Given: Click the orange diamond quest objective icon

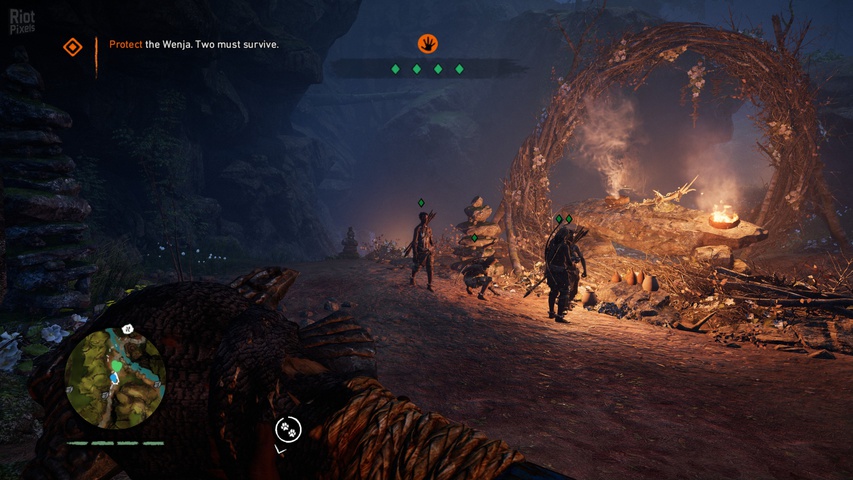Looking at the screenshot, I should point(72,47).
